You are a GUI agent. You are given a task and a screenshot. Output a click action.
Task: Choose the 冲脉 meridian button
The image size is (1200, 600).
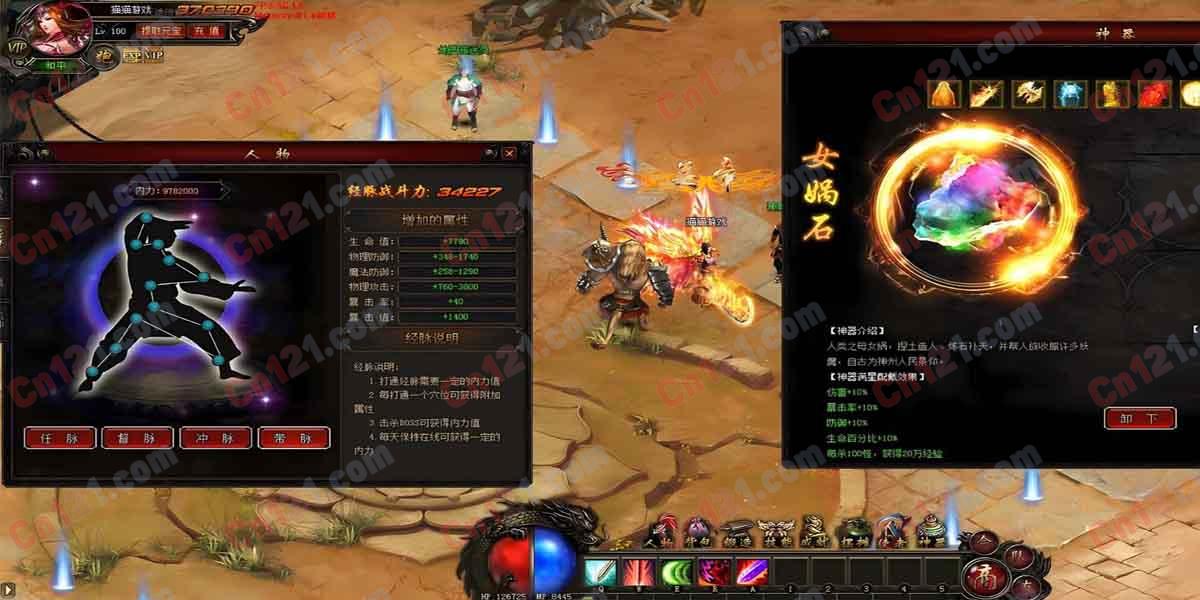coord(215,438)
